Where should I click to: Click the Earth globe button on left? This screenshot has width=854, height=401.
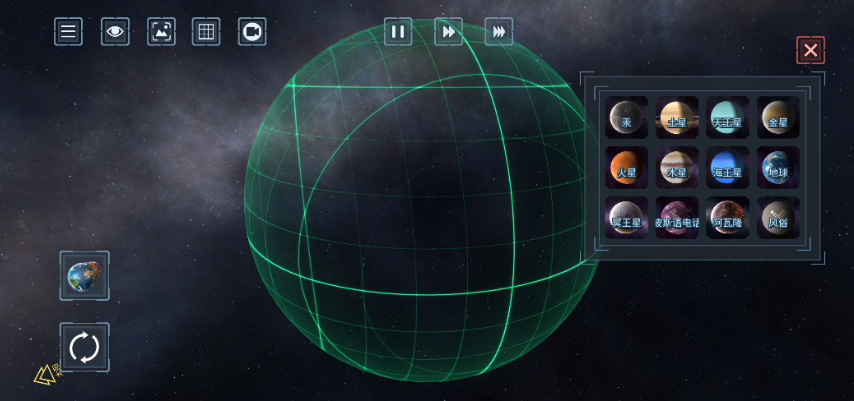pos(85,276)
